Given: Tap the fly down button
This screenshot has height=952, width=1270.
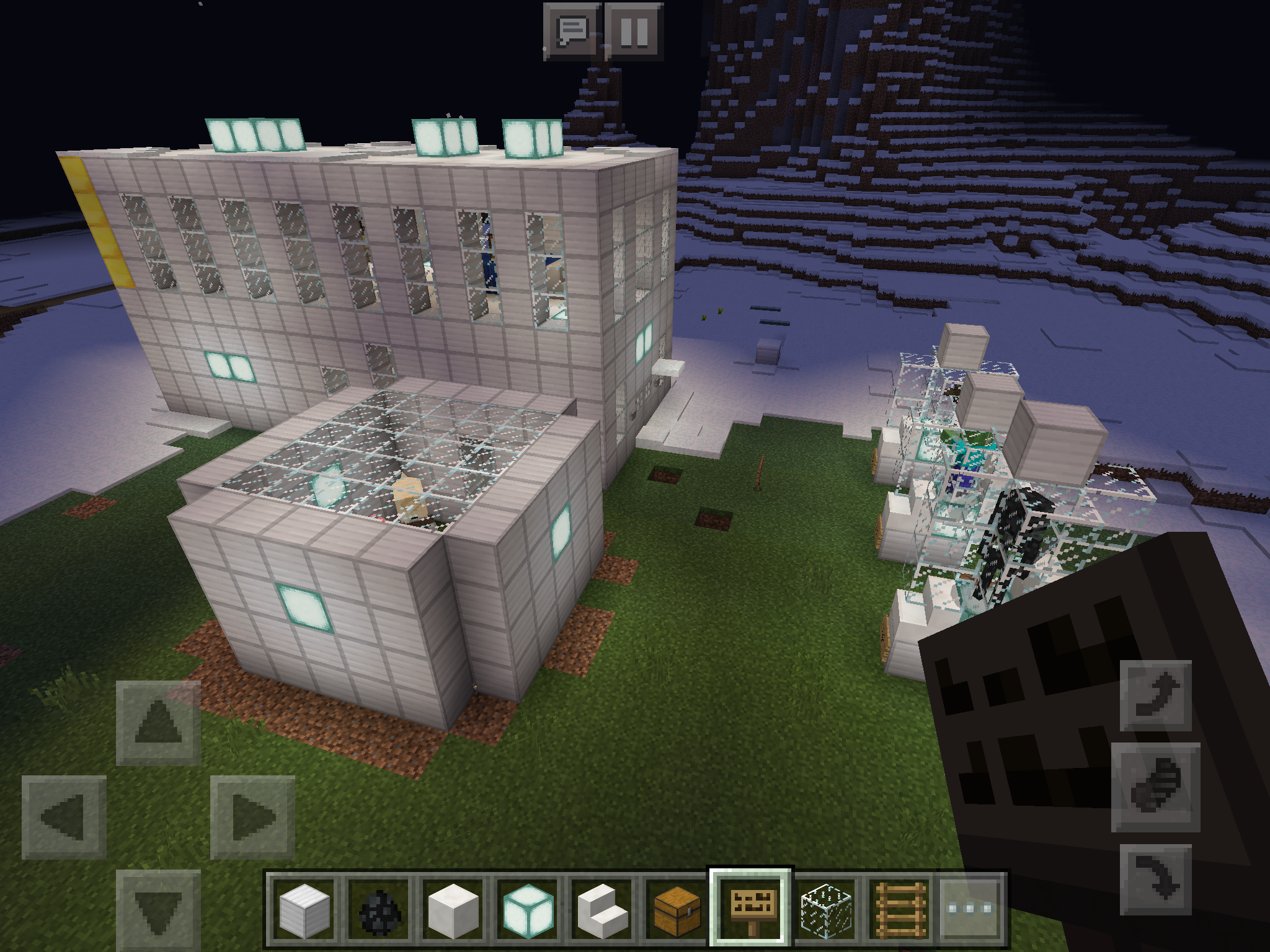Looking at the screenshot, I should [1156, 879].
